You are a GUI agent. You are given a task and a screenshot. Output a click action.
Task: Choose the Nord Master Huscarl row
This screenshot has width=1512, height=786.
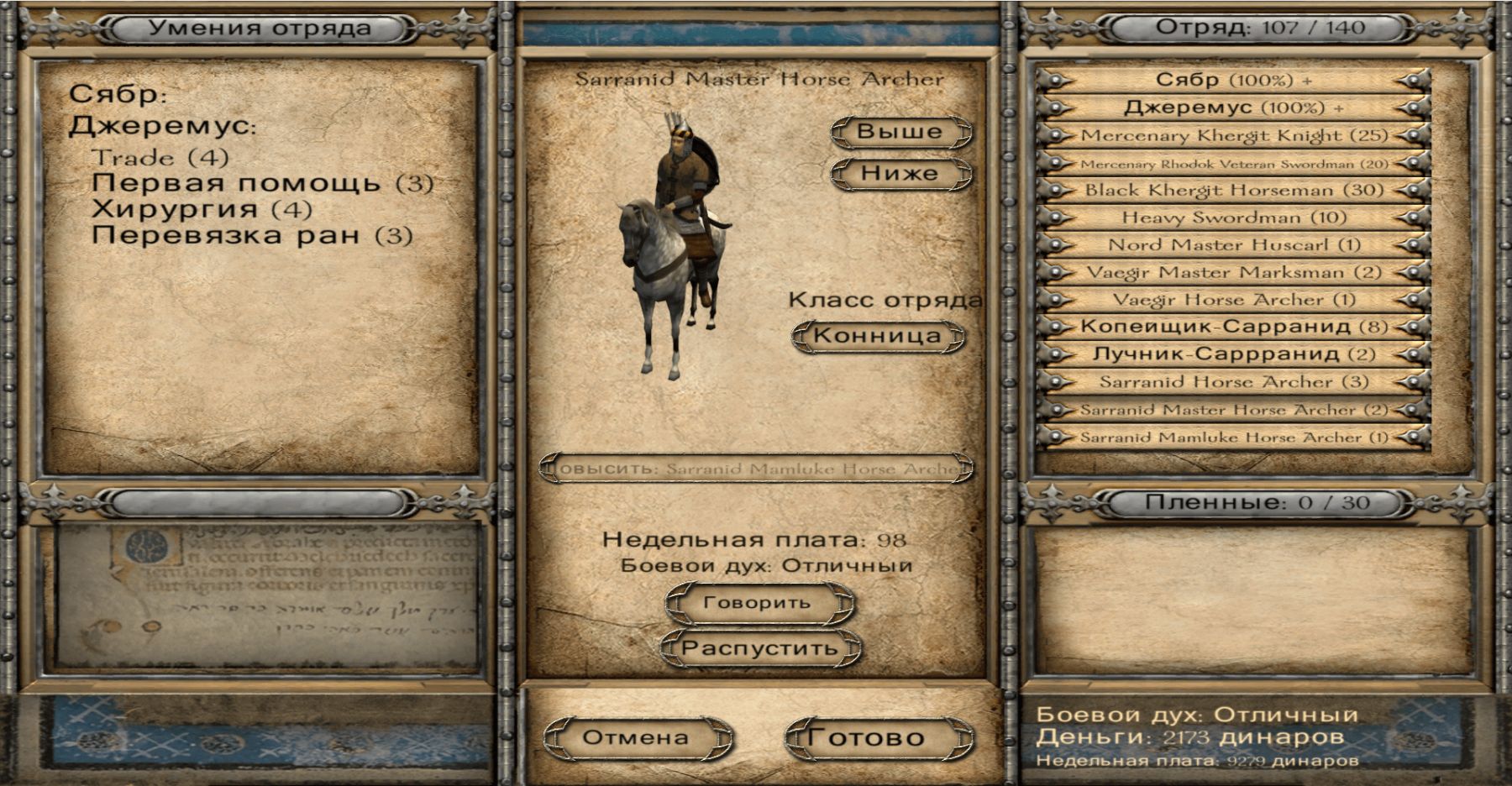tap(1233, 245)
